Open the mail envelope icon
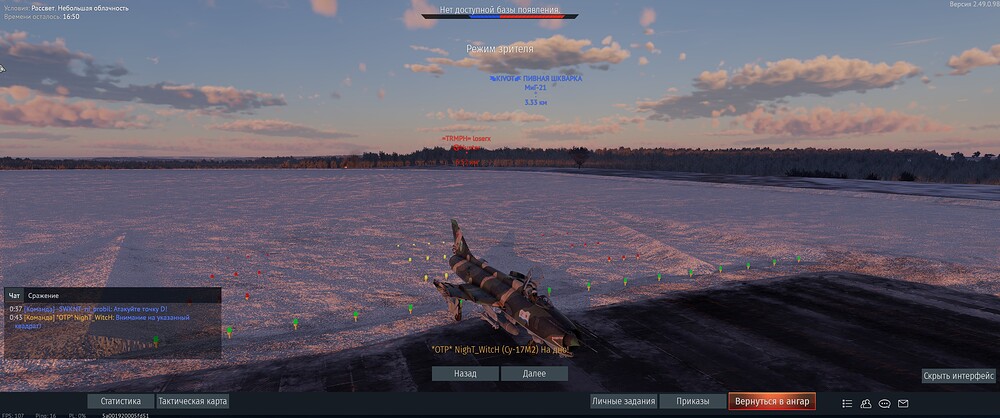 pos(903,403)
